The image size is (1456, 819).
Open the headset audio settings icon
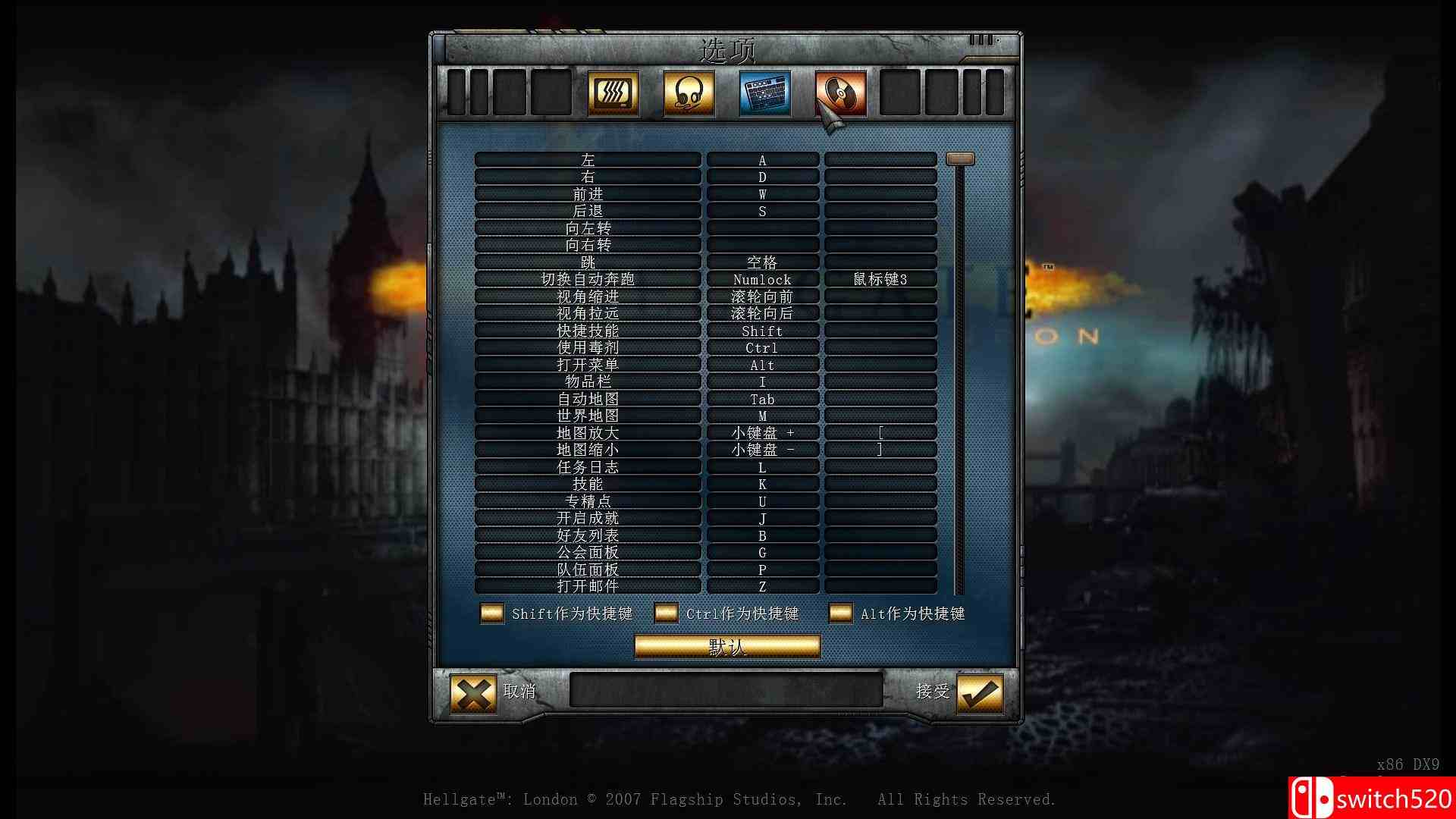click(687, 93)
